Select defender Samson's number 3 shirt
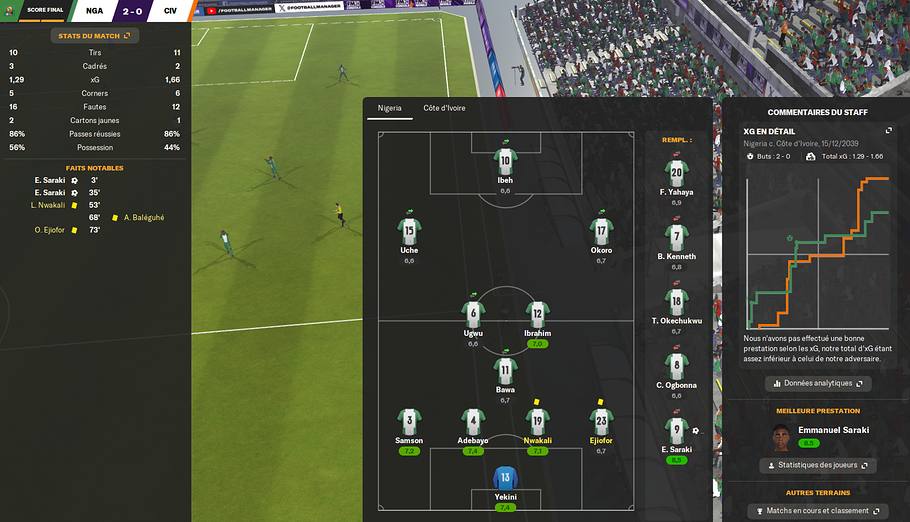 click(x=409, y=420)
